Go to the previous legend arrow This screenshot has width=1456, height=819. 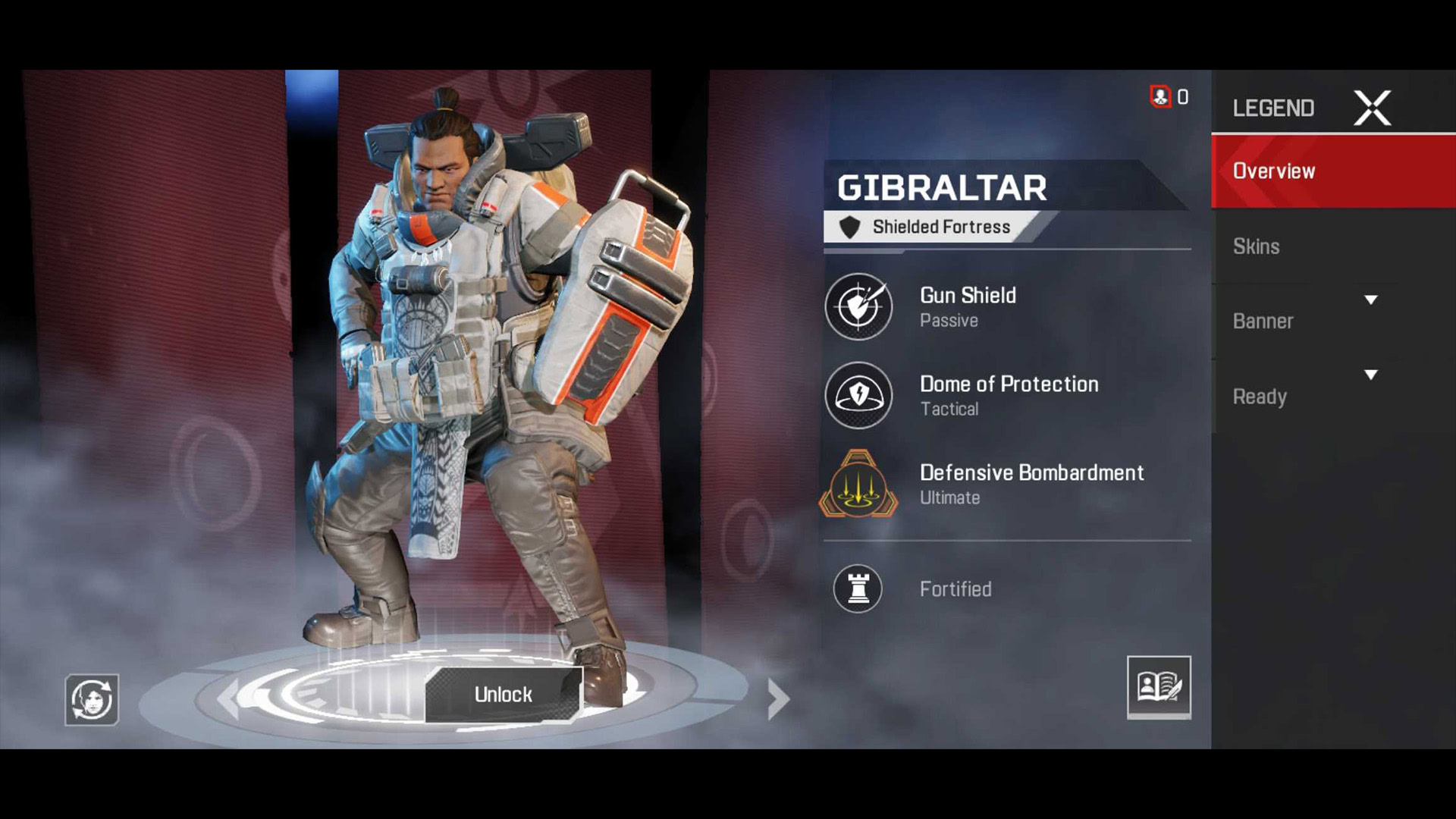(228, 698)
